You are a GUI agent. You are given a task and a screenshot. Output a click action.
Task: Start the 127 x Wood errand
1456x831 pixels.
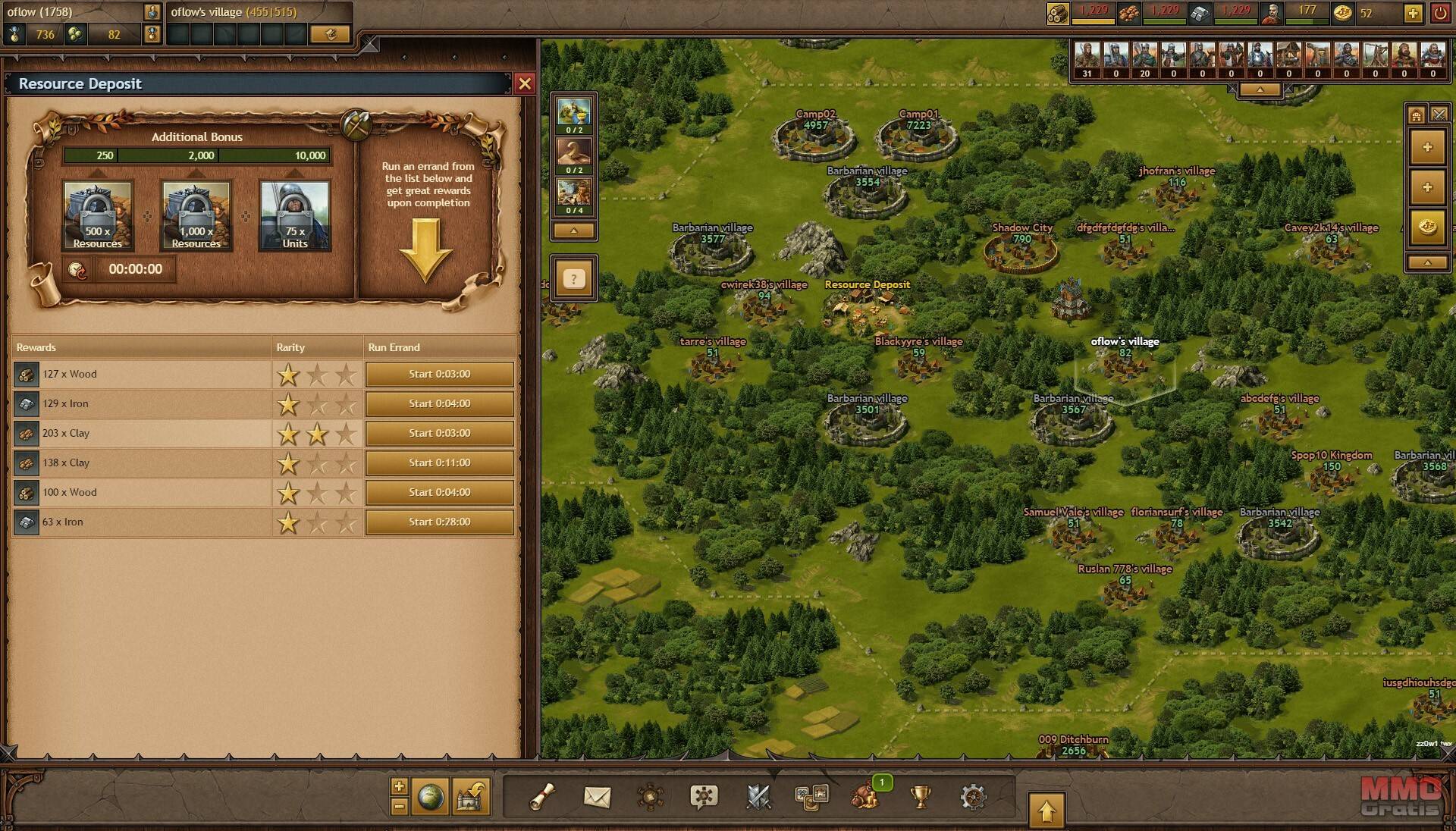click(x=439, y=374)
